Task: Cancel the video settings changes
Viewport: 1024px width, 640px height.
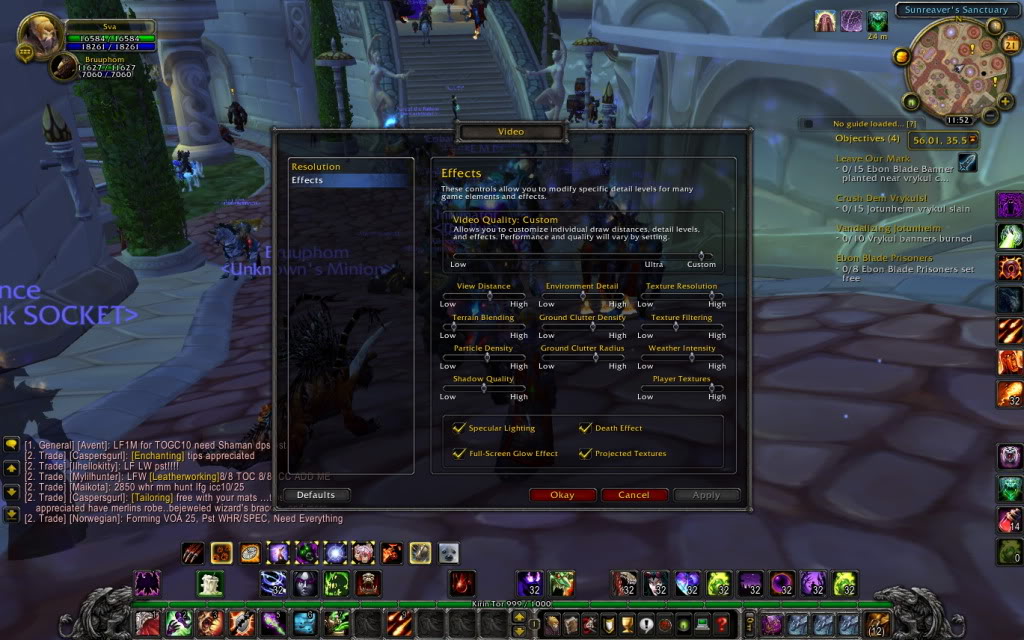Action: coord(633,495)
